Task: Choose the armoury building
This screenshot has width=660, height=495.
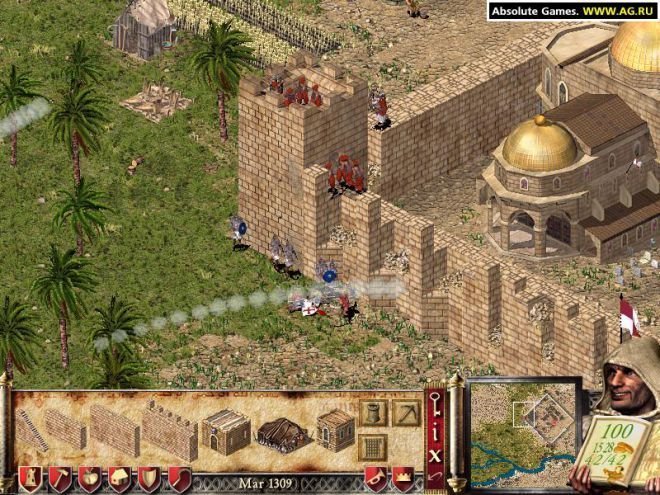Action: click(336, 431)
